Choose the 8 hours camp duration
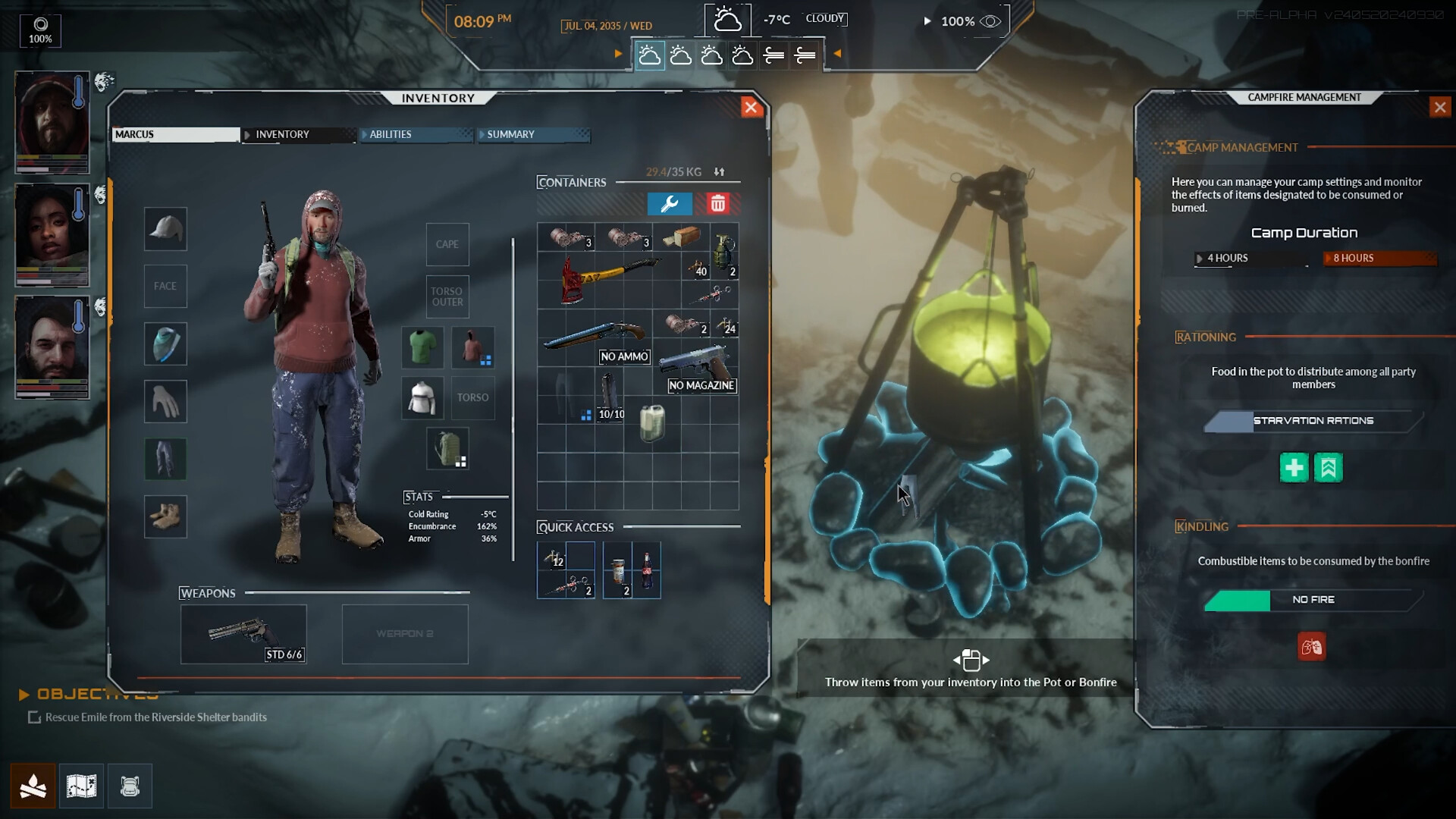 tap(1379, 259)
